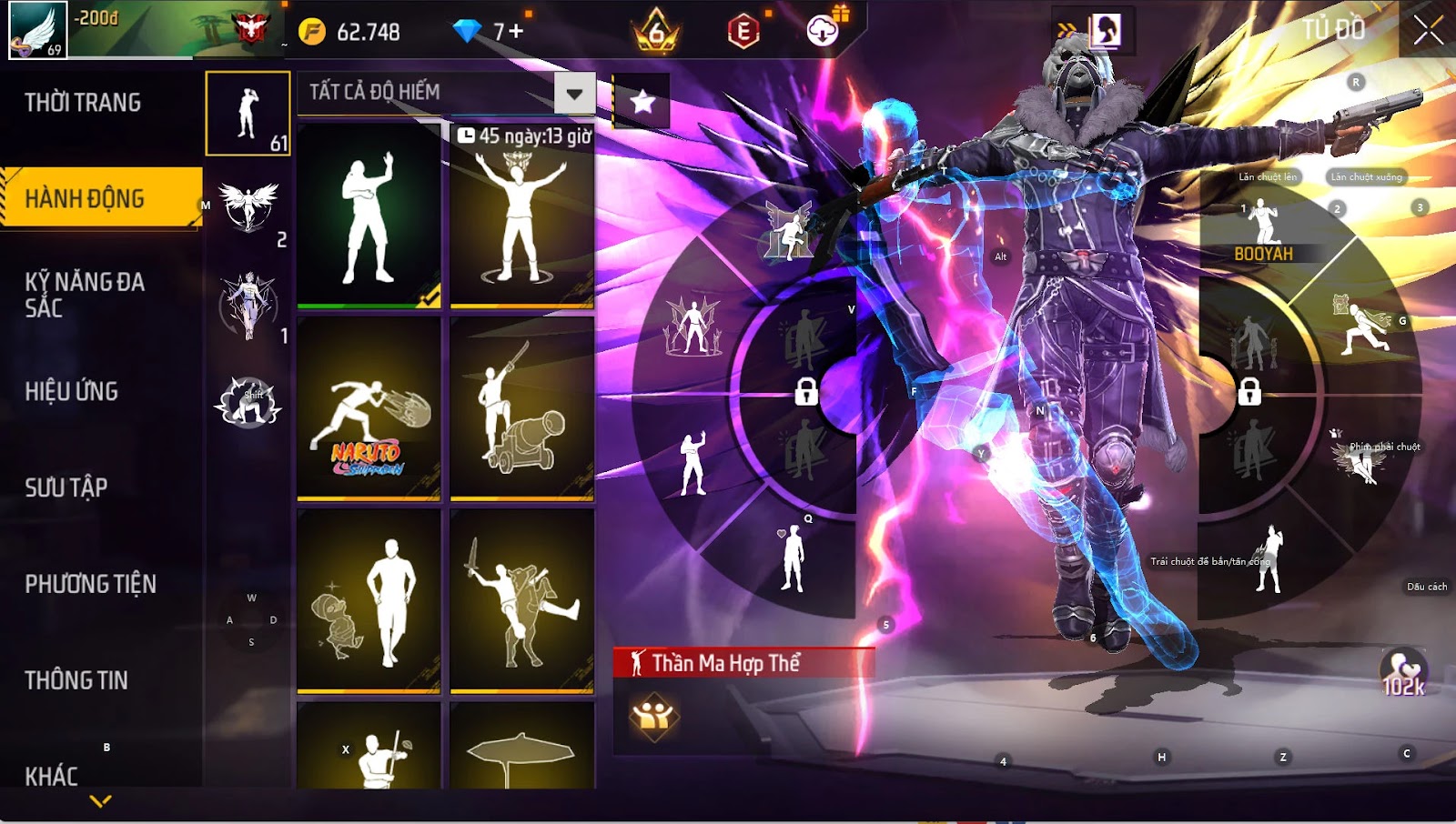Open the Phương Tiện category

[x=91, y=584]
